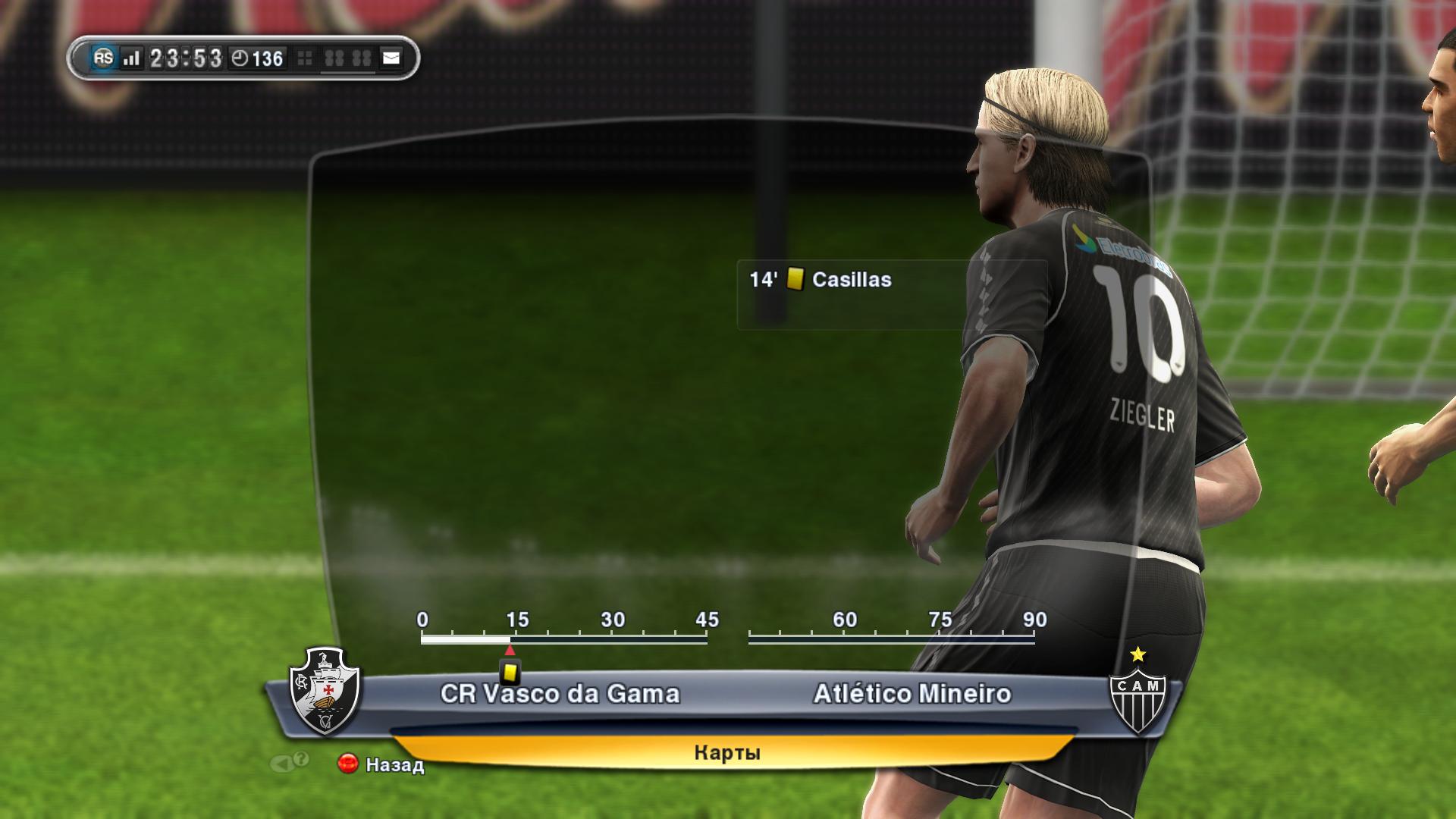Click the Atlético Mineiro crest
1456x819 pixels.
1137,691
